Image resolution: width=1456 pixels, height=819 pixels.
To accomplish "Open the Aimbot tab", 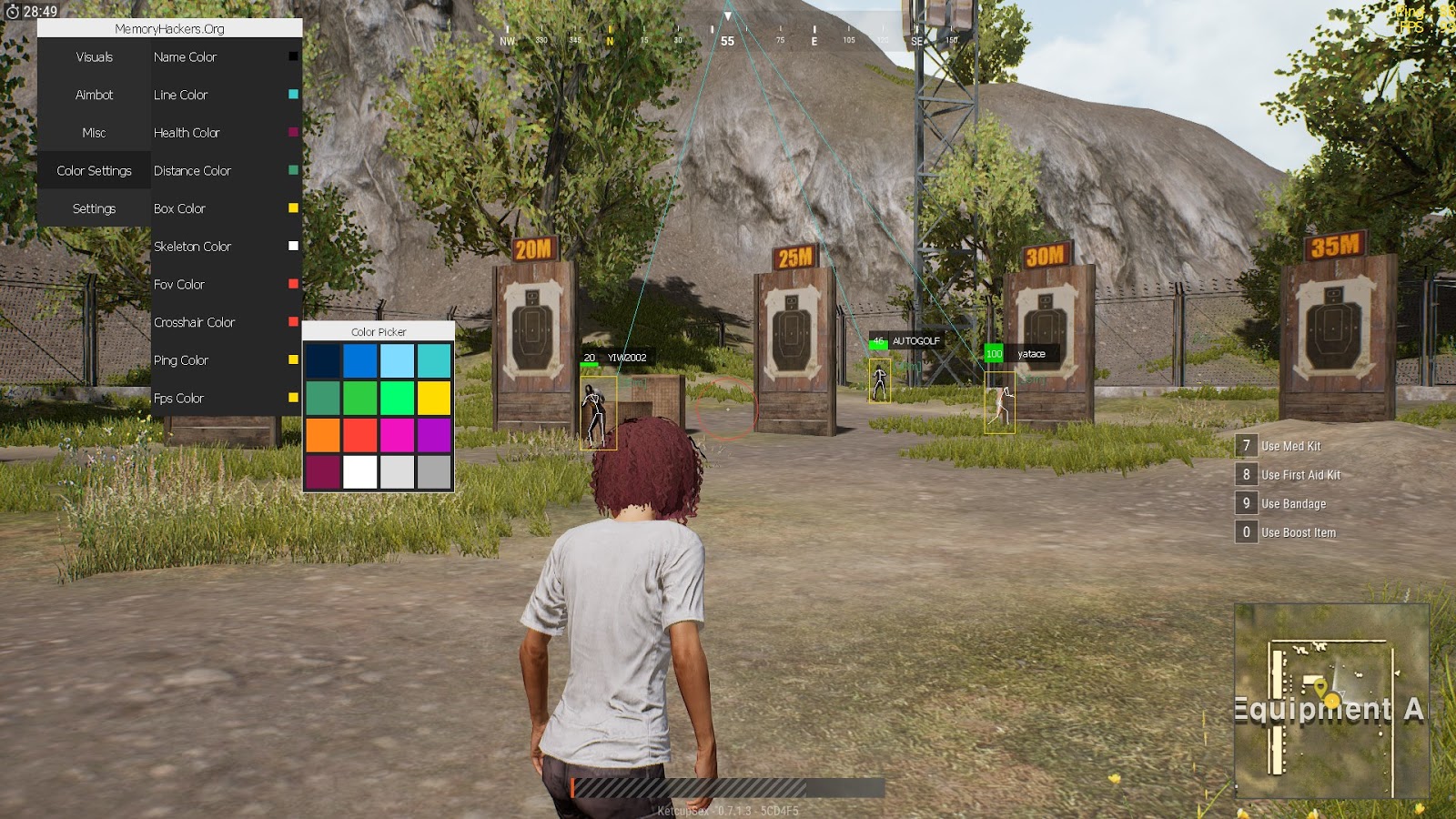I will click(x=93, y=95).
